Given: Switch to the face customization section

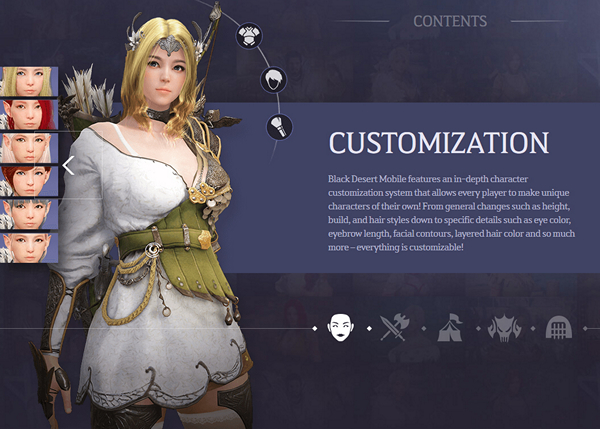Looking at the screenshot, I should coord(342,327).
